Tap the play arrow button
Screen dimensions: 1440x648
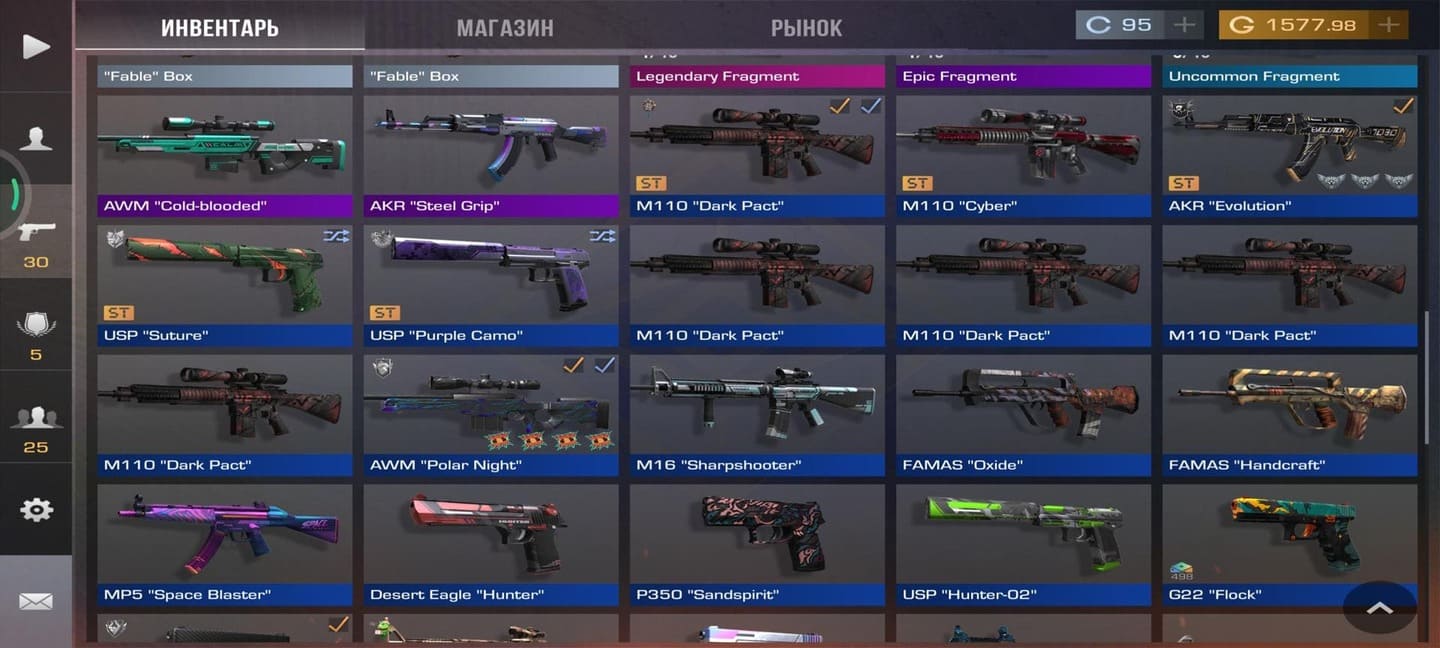pyautogui.click(x=36, y=46)
